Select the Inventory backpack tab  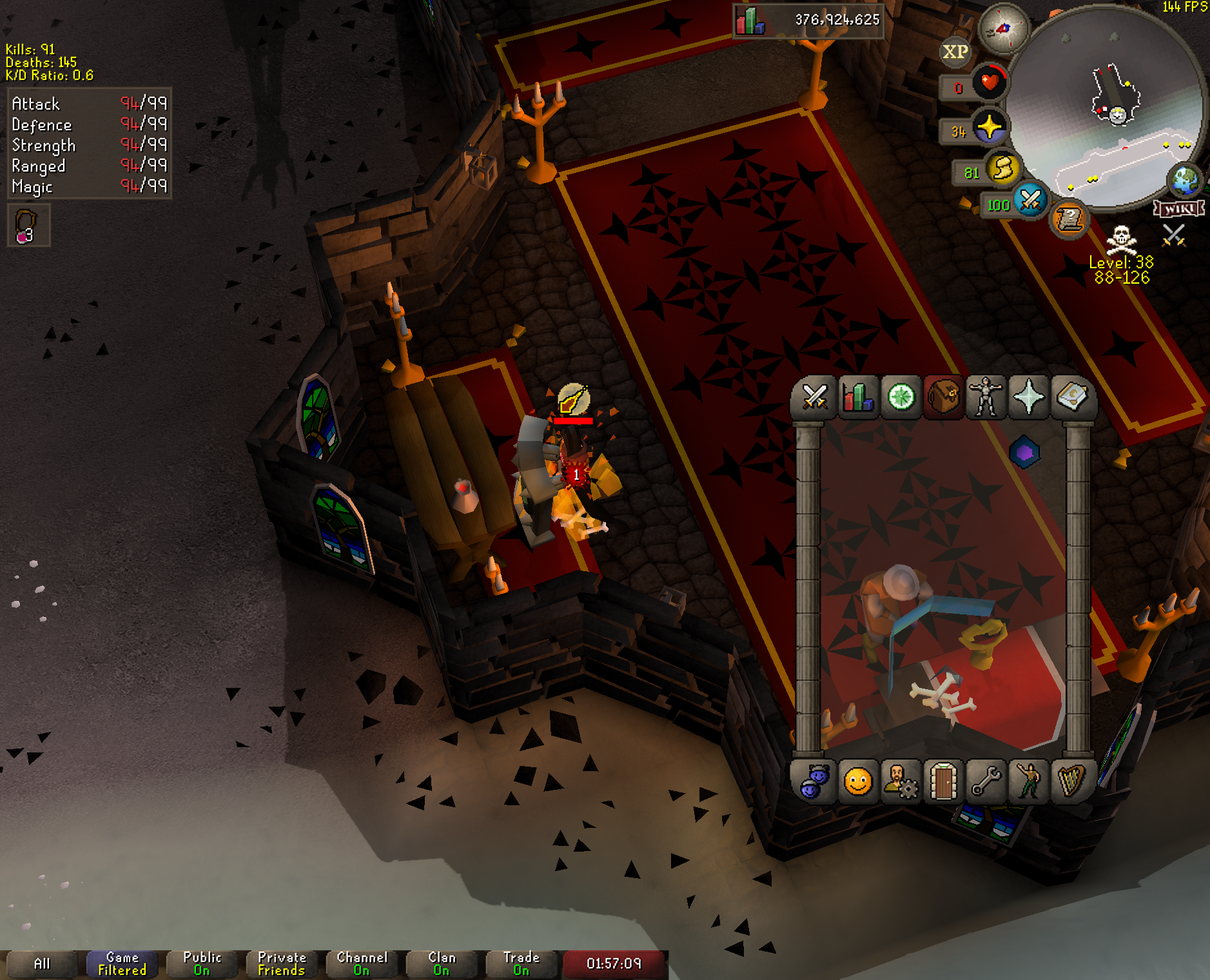coord(944,397)
